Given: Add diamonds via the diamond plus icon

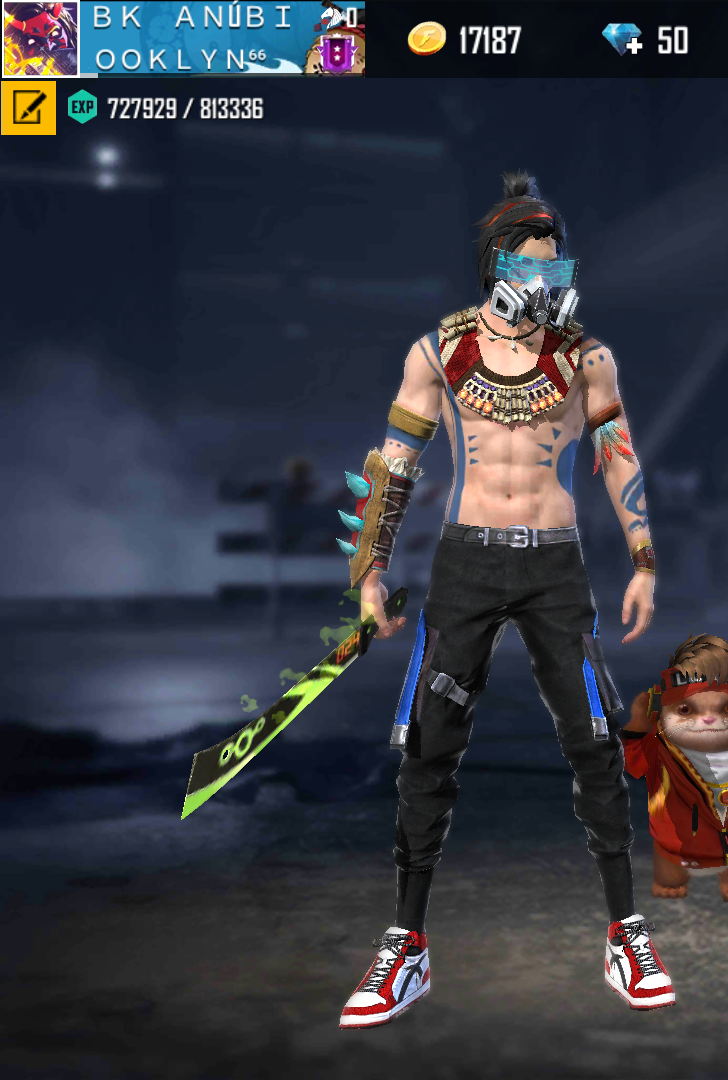Looking at the screenshot, I should coord(622,40).
